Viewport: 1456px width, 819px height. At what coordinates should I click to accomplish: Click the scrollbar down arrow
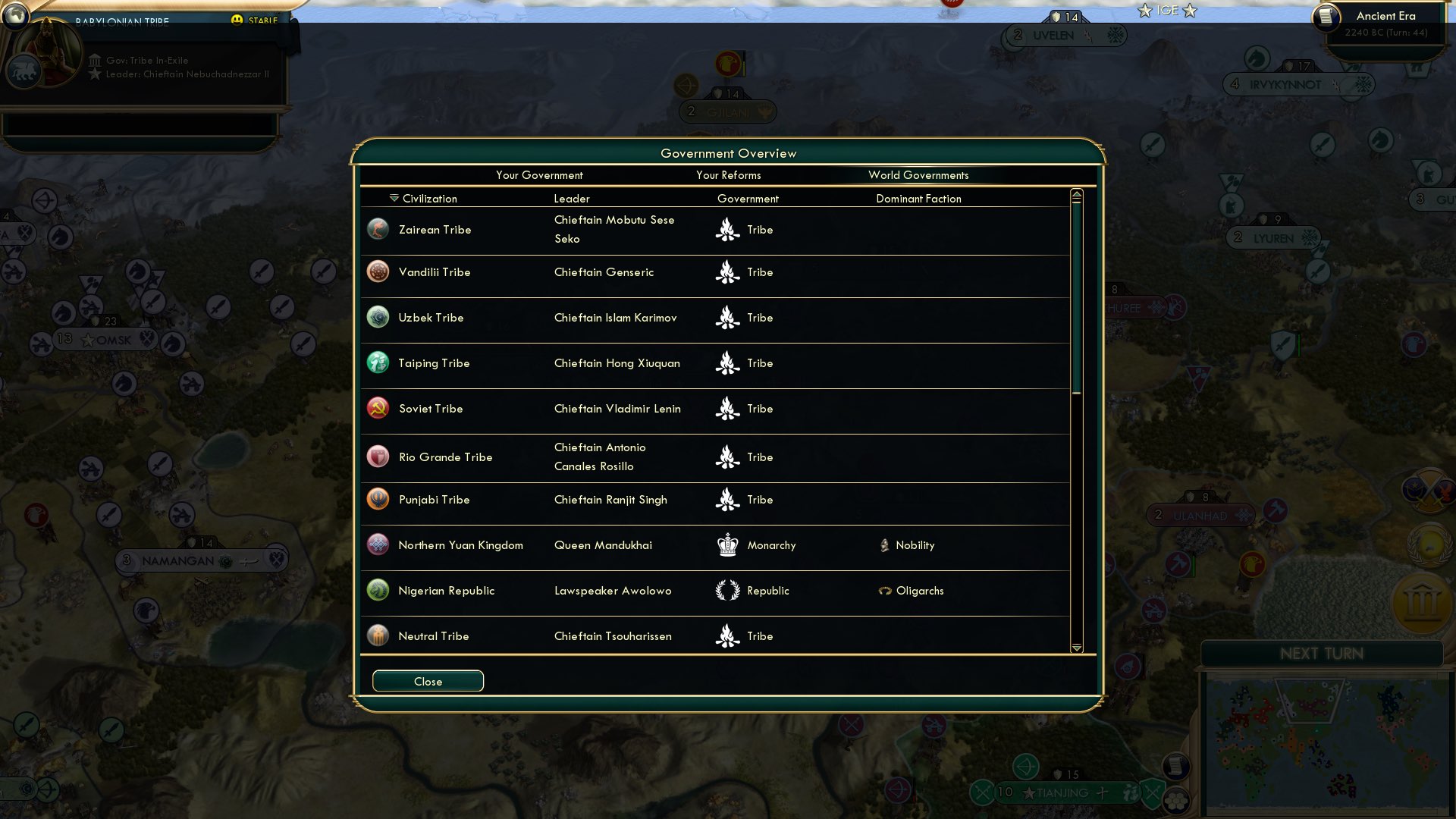[1076, 648]
